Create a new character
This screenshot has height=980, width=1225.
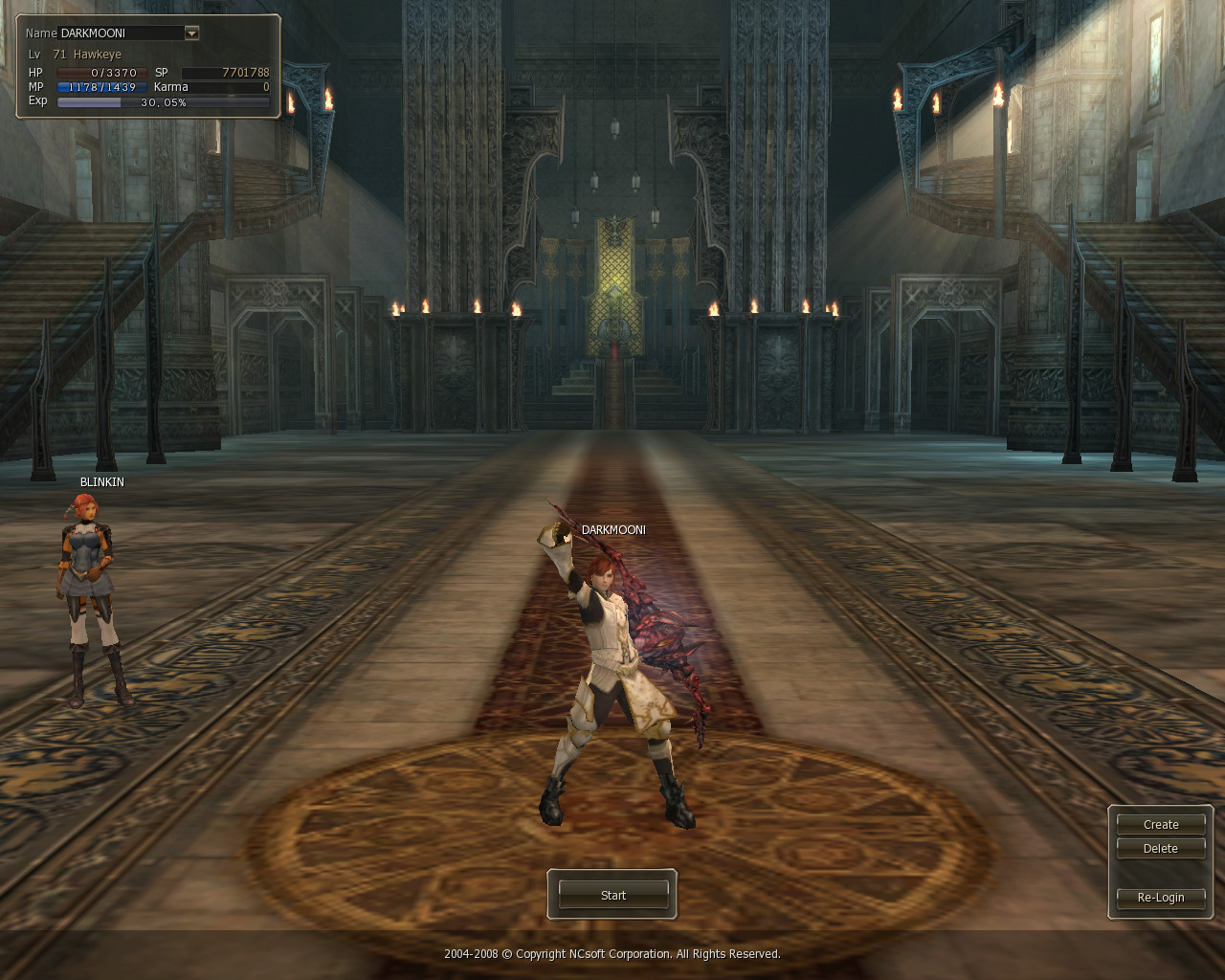[1160, 824]
